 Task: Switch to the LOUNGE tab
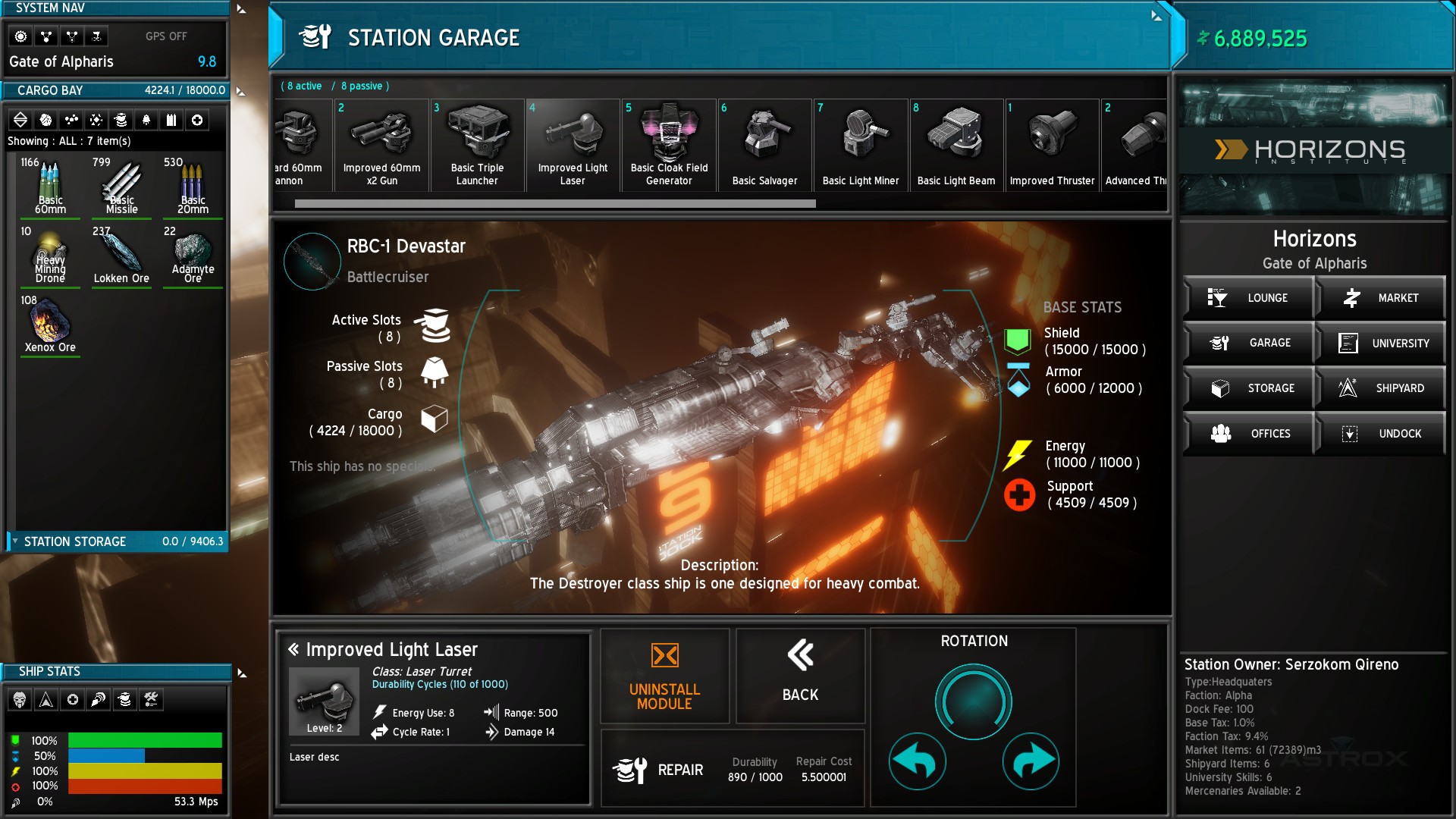(1250, 297)
